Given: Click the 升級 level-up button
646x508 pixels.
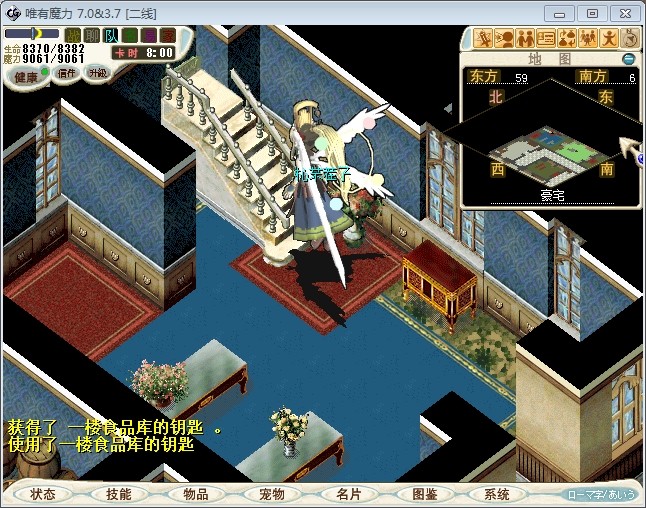Looking at the screenshot, I should point(97,73).
